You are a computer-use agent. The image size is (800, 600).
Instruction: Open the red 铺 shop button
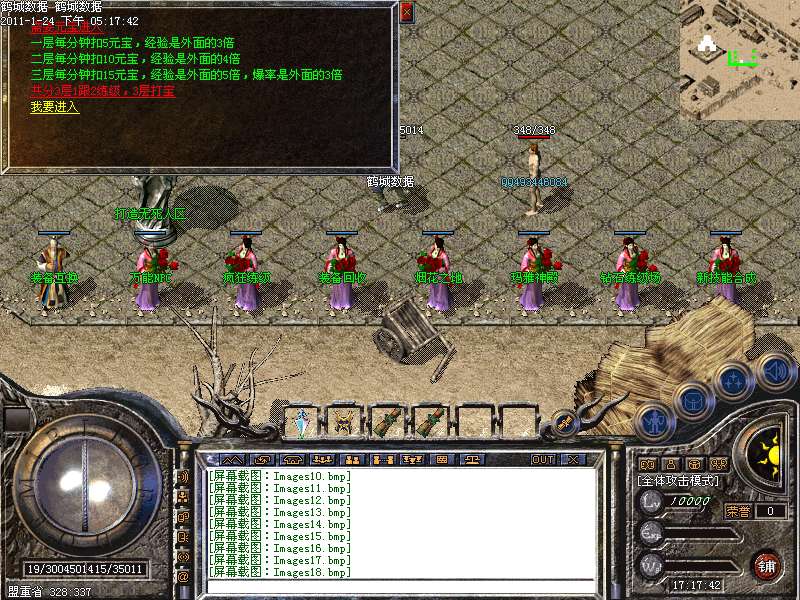[767, 565]
